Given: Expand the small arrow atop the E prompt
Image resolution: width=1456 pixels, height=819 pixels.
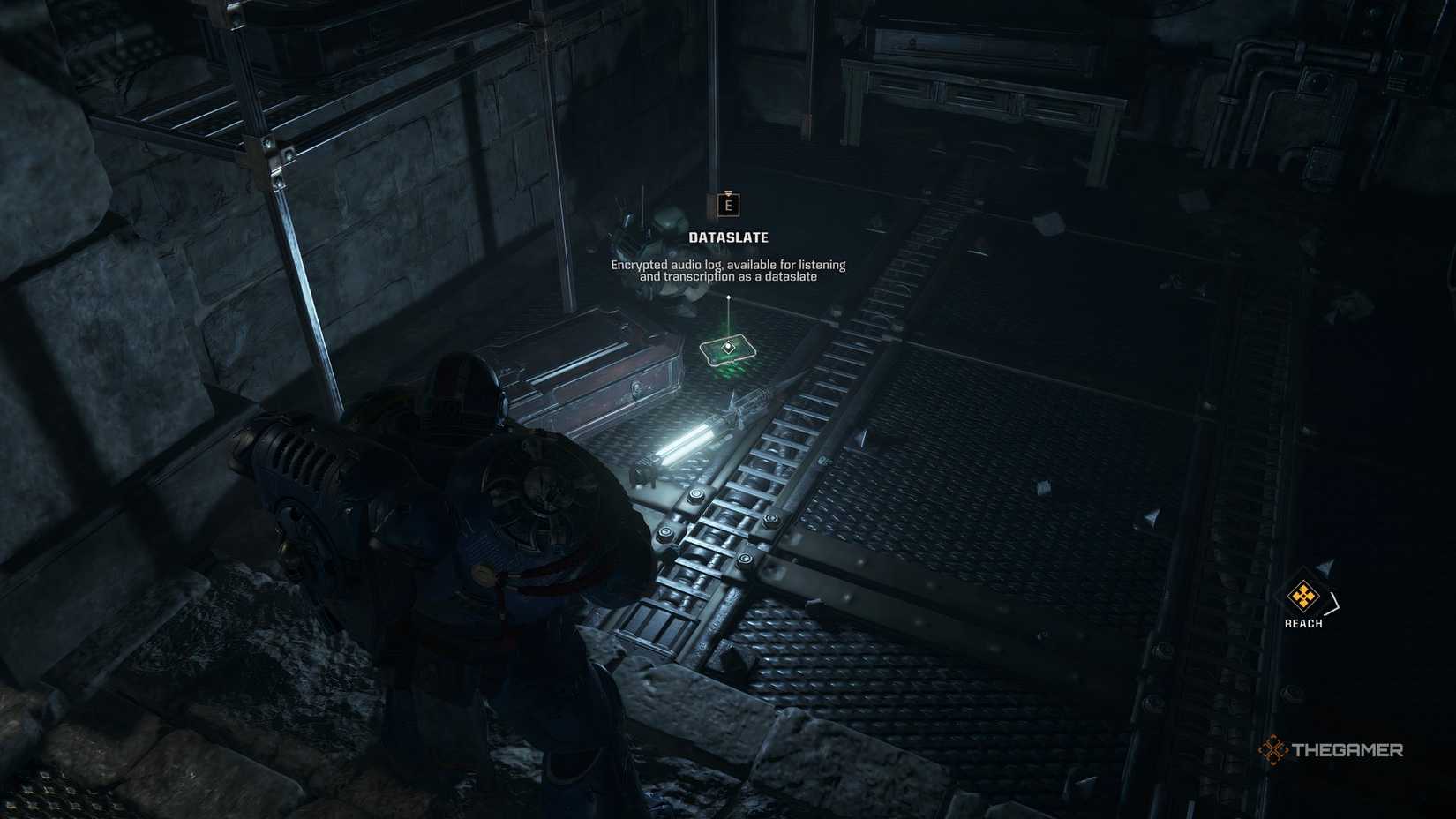Looking at the screenshot, I should pyautogui.click(x=728, y=192).
